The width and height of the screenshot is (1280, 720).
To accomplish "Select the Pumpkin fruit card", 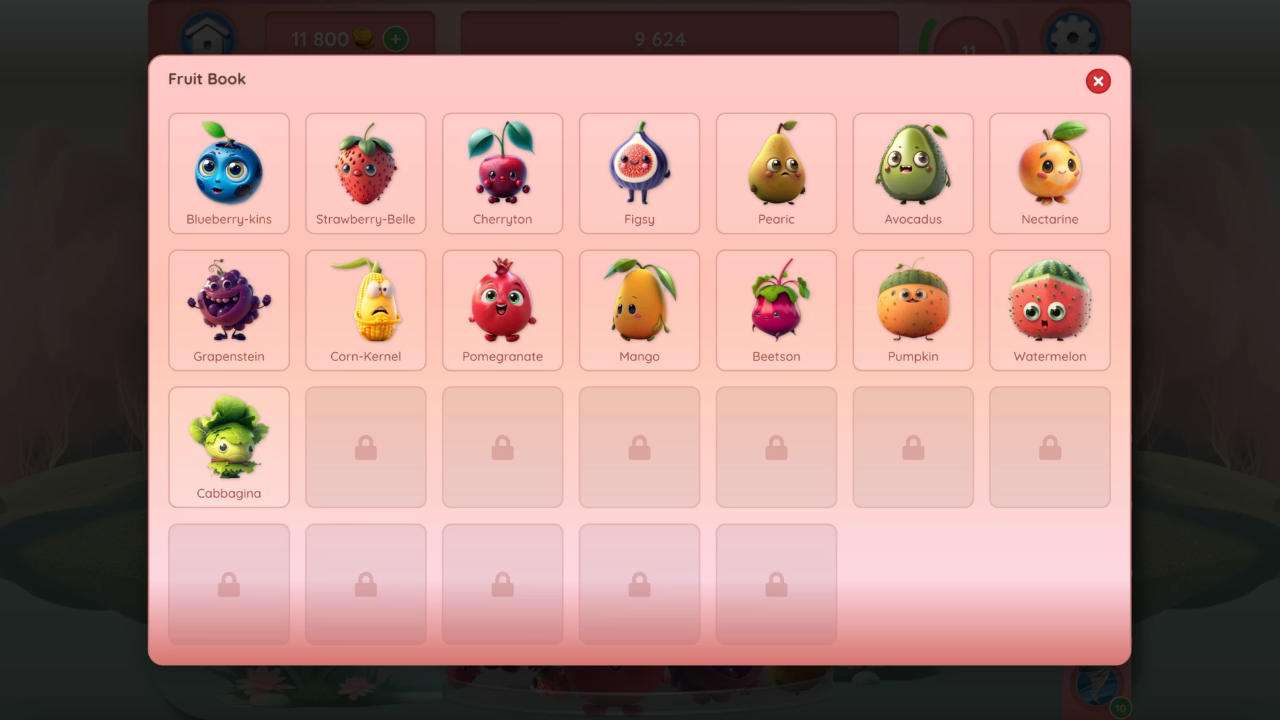I will (x=913, y=310).
